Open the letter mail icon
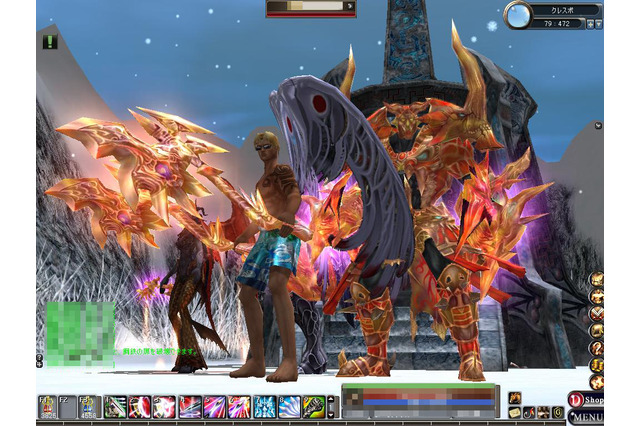The image size is (640, 426). pos(514,412)
